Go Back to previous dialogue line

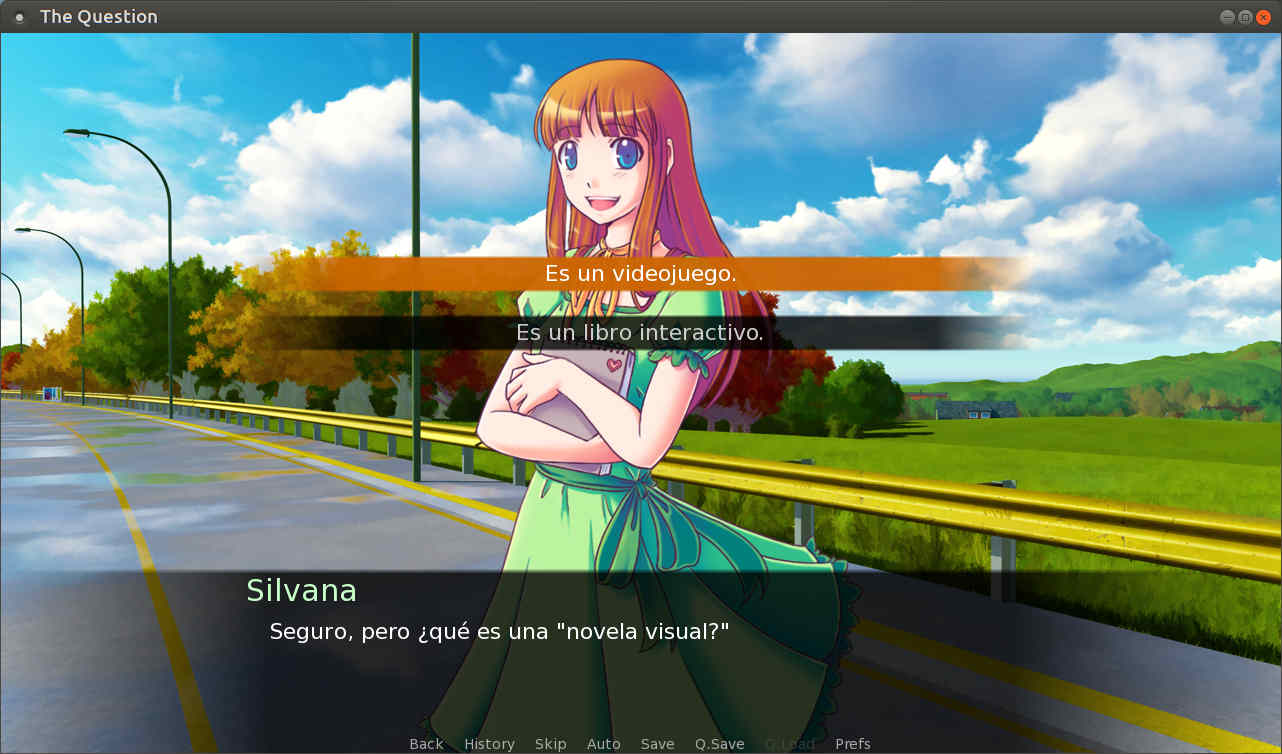pos(426,744)
